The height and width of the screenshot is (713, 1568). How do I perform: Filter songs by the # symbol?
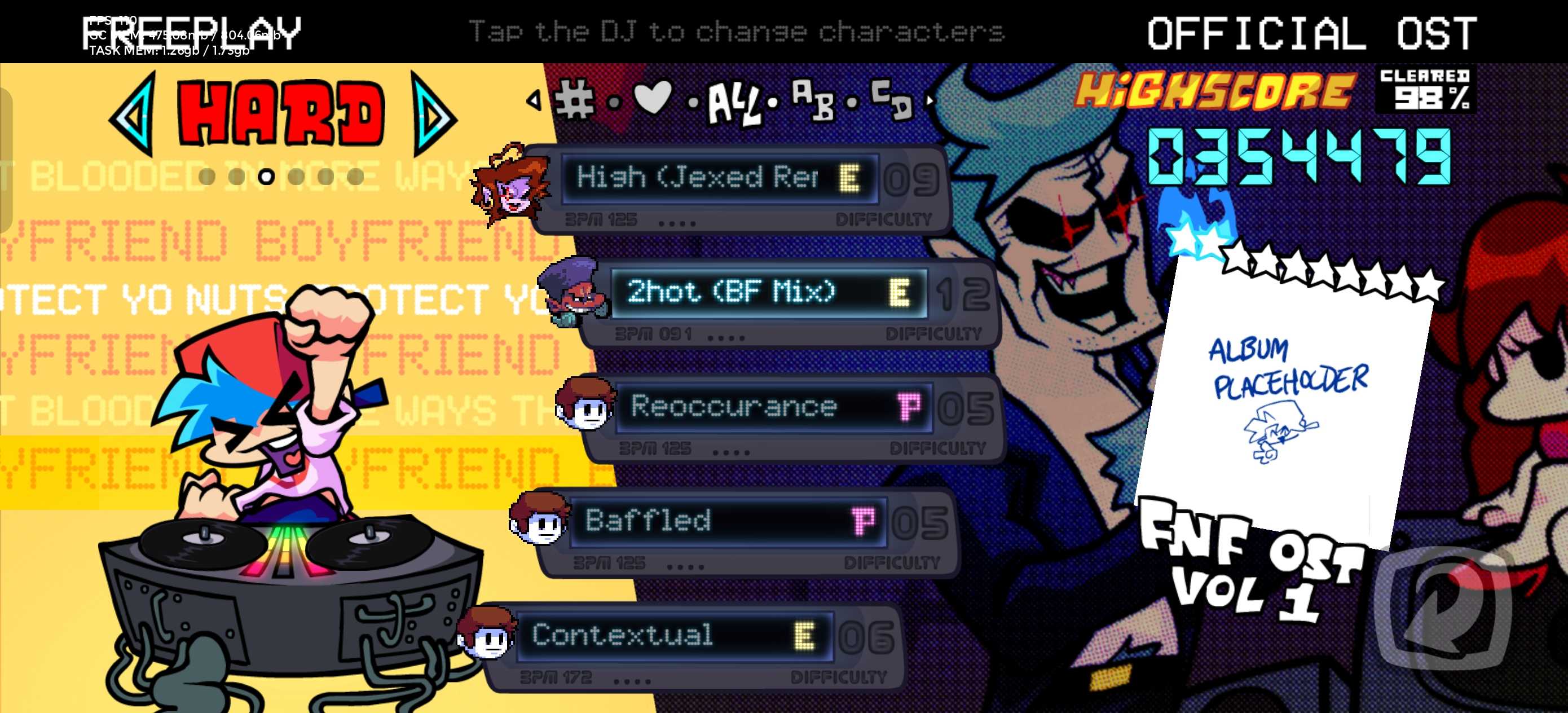click(x=574, y=99)
